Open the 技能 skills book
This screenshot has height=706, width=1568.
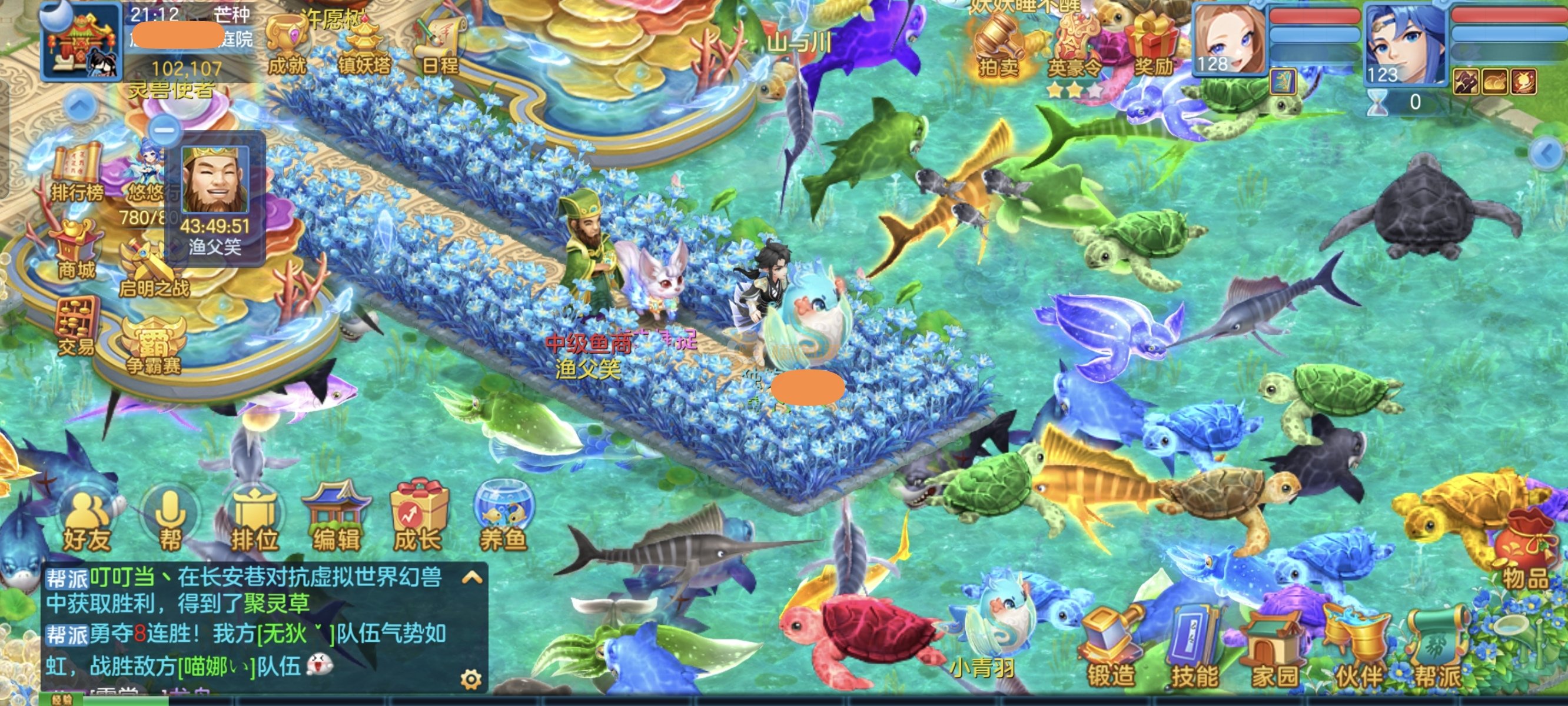(x=1194, y=648)
